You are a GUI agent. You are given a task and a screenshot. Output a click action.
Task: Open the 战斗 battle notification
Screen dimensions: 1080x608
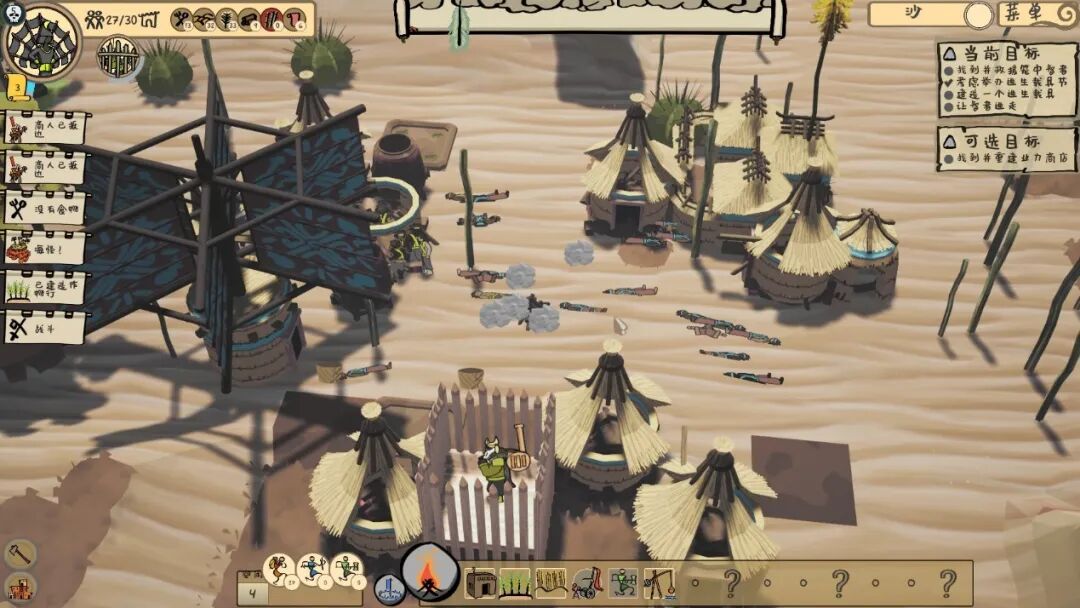pos(45,326)
